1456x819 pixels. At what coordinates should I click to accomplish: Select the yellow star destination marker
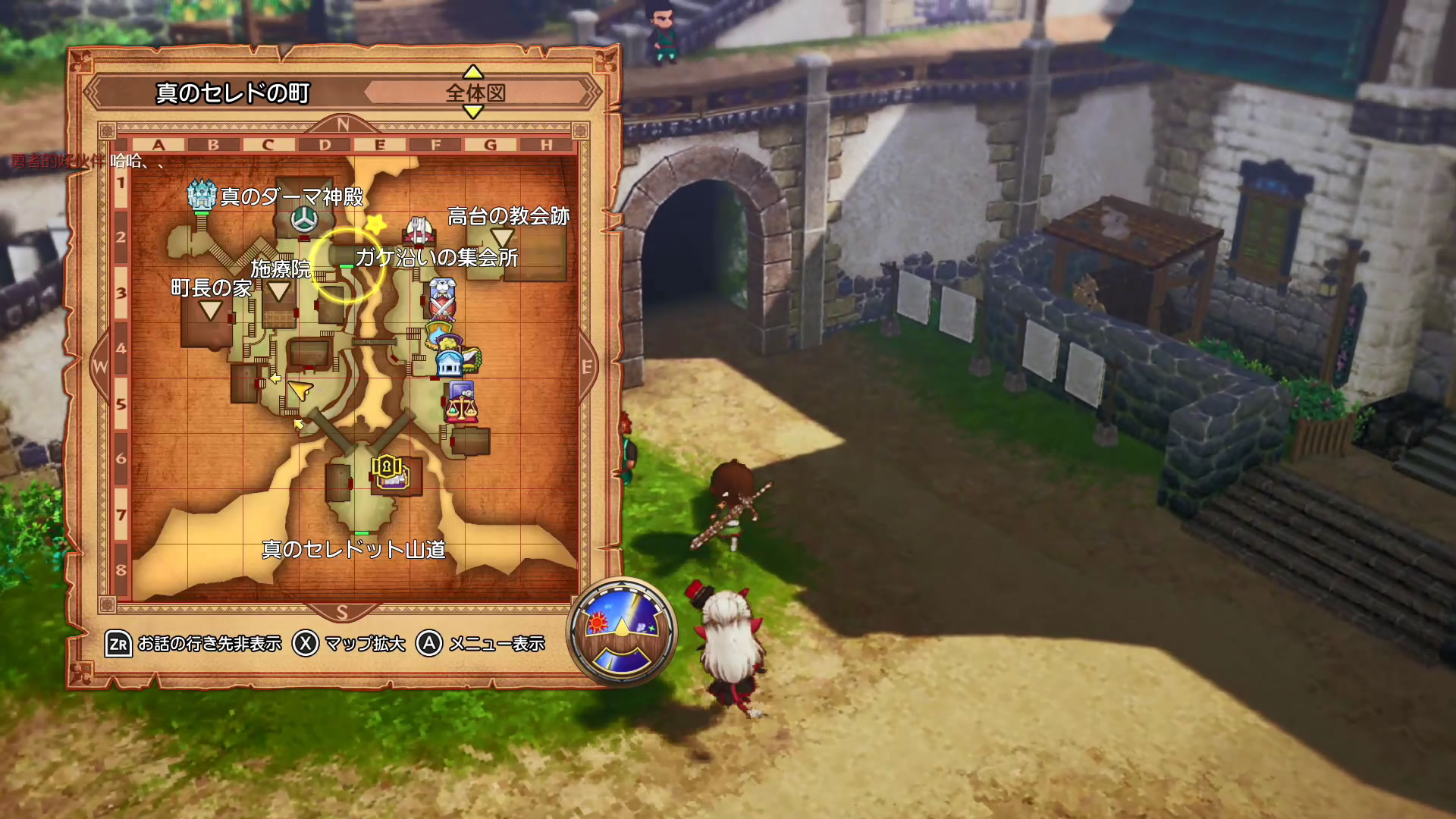pos(375,224)
